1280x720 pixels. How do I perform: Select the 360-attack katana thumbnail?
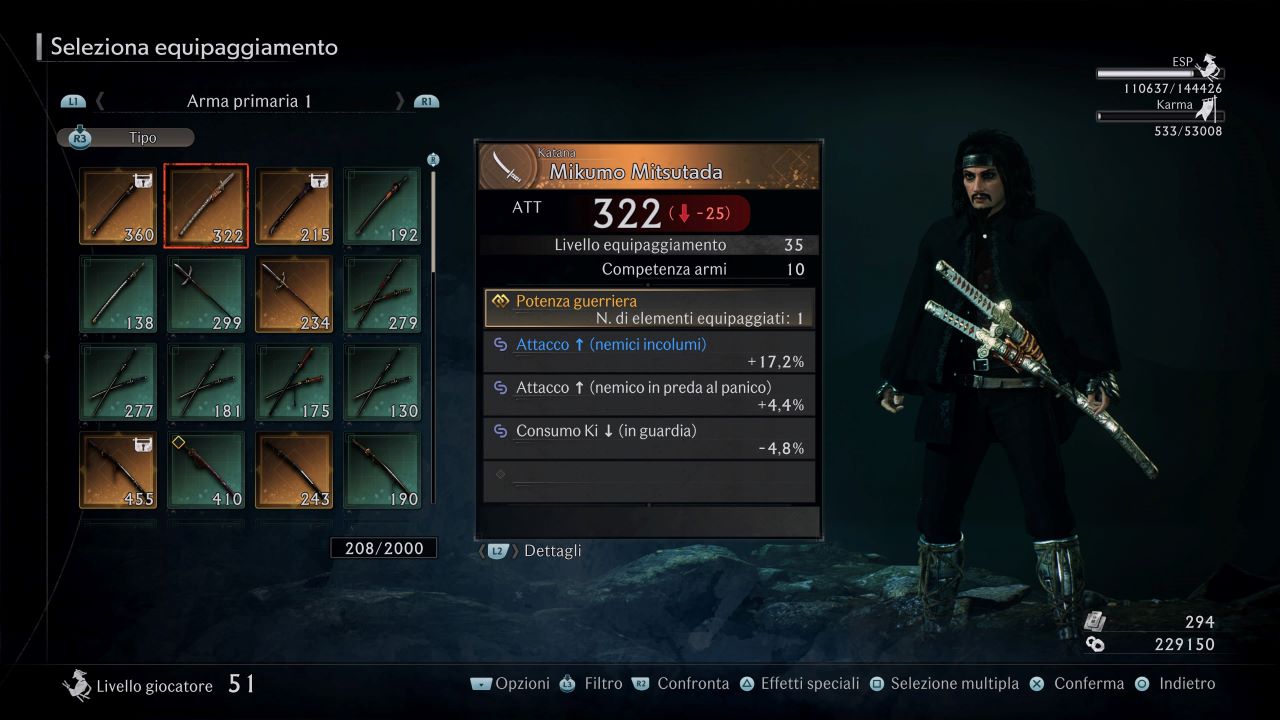click(117, 205)
